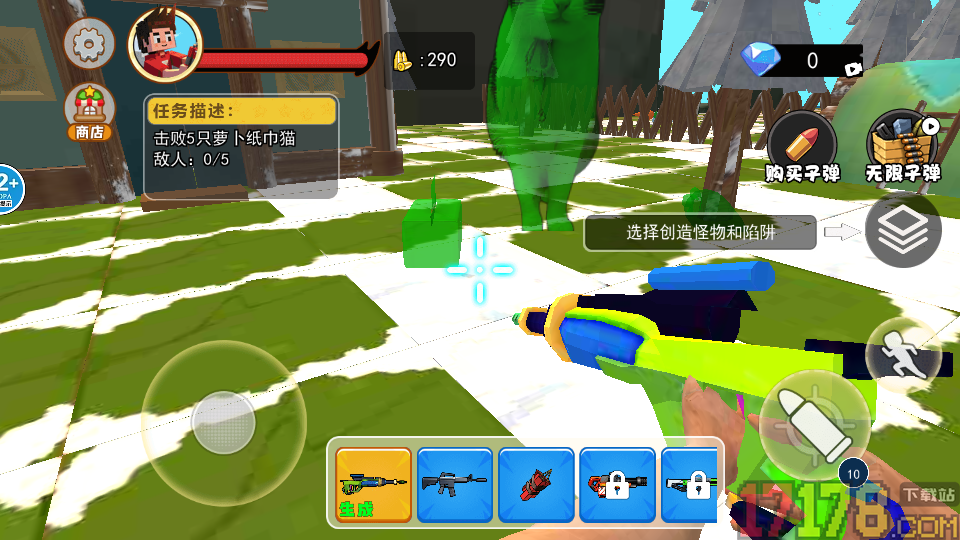The width and height of the screenshot is (960, 540).
Task: Open the monster and trap layers button
Action: [x=902, y=231]
